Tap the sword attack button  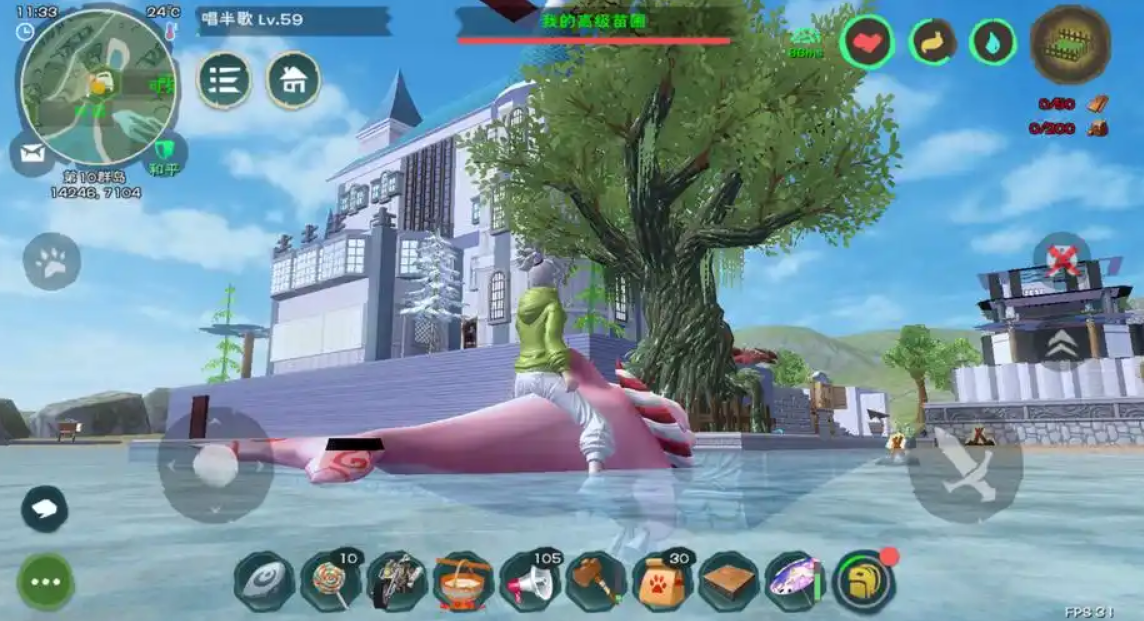[965, 472]
